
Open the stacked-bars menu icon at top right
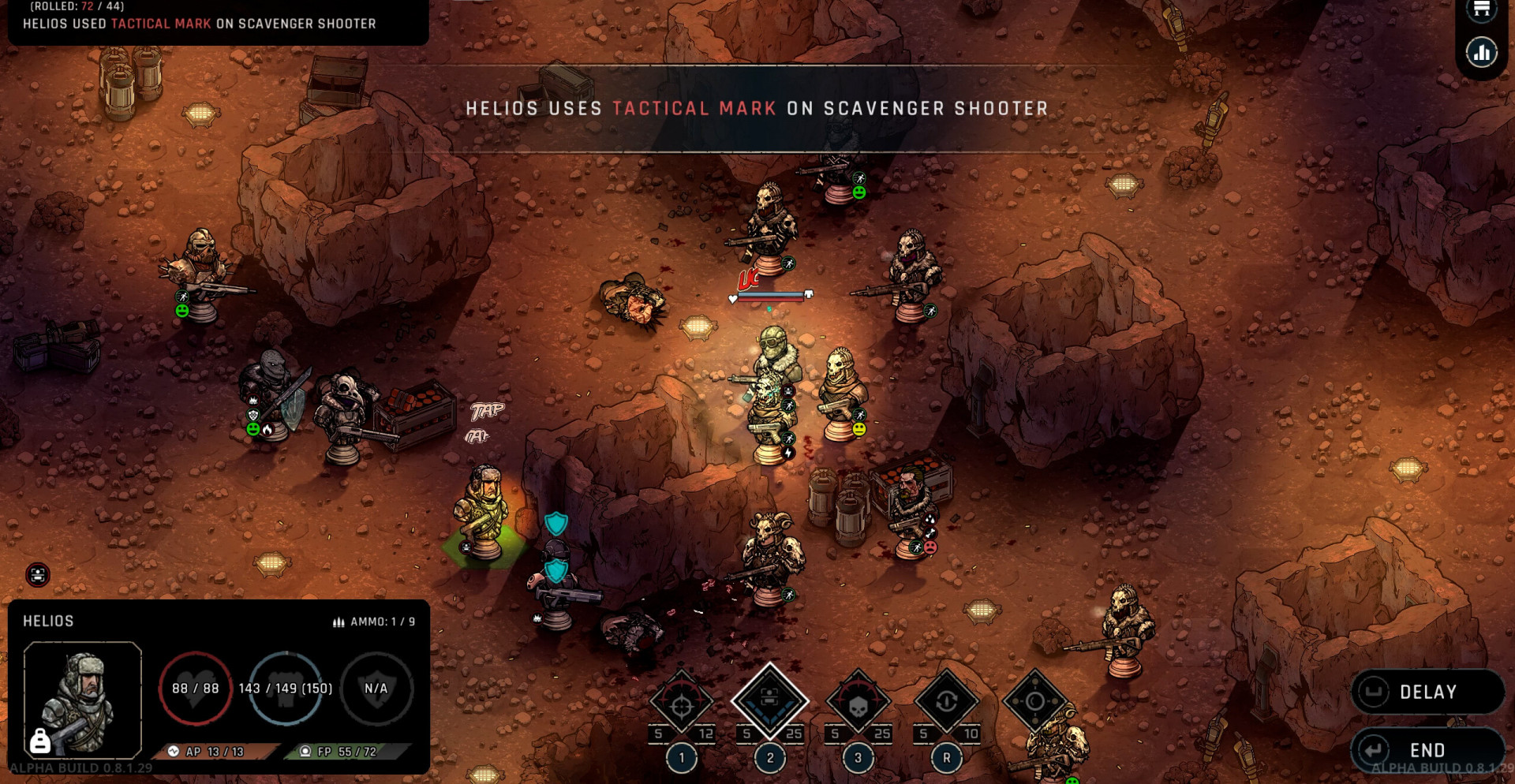(1481, 9)
